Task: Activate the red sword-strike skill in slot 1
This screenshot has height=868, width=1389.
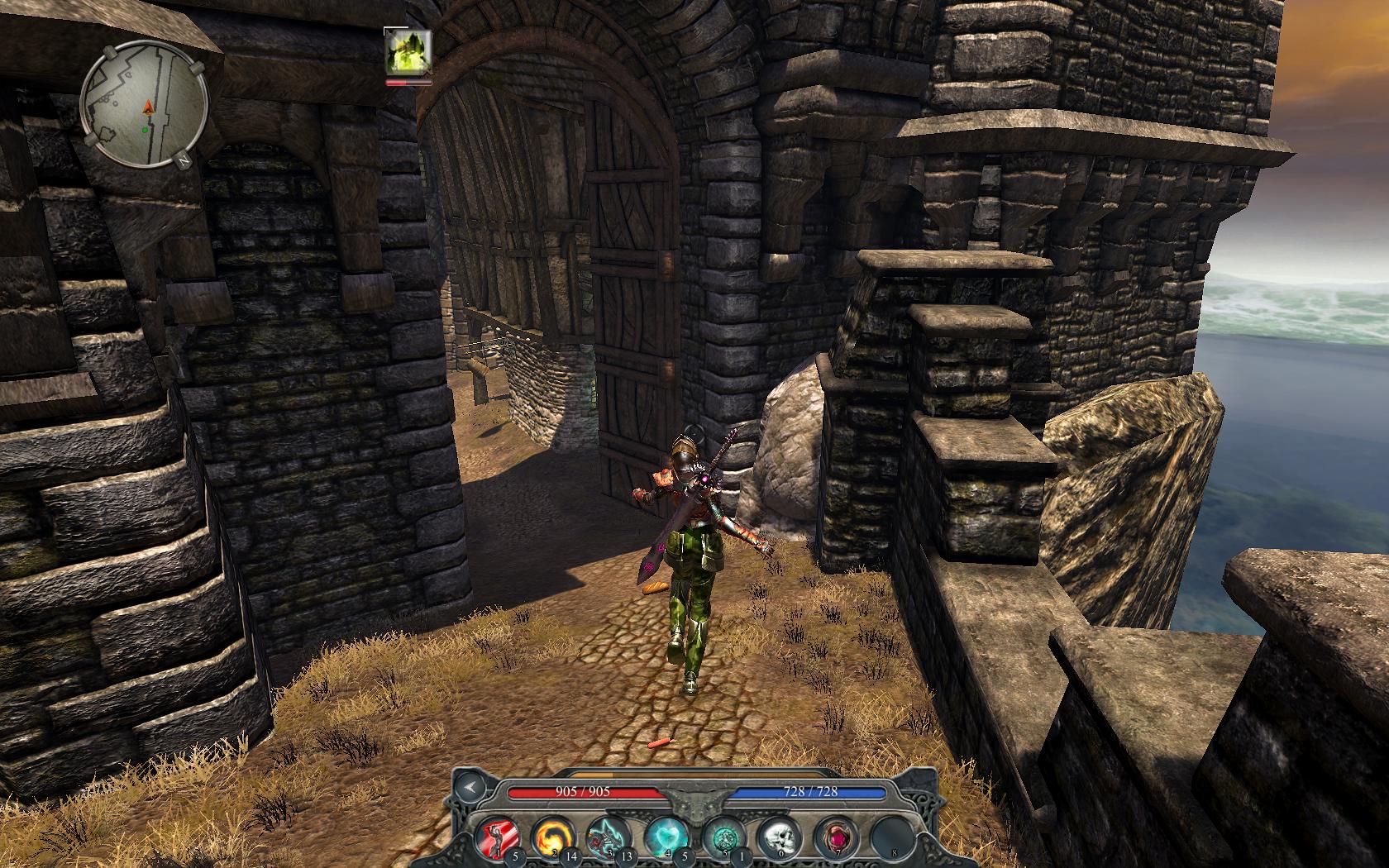Action: click(x=496, y=837)
